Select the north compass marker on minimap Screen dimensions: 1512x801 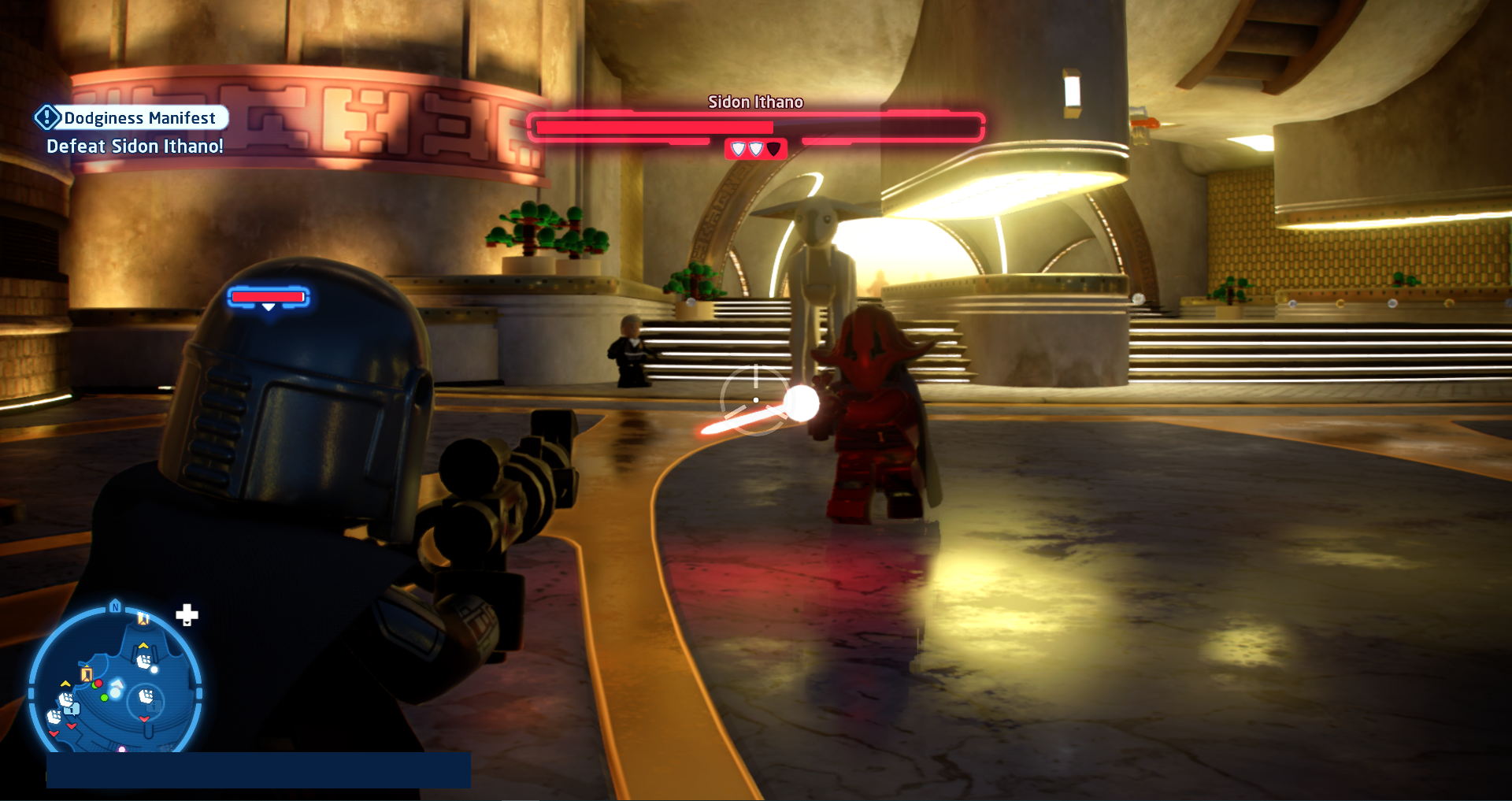tap(116, 606)
